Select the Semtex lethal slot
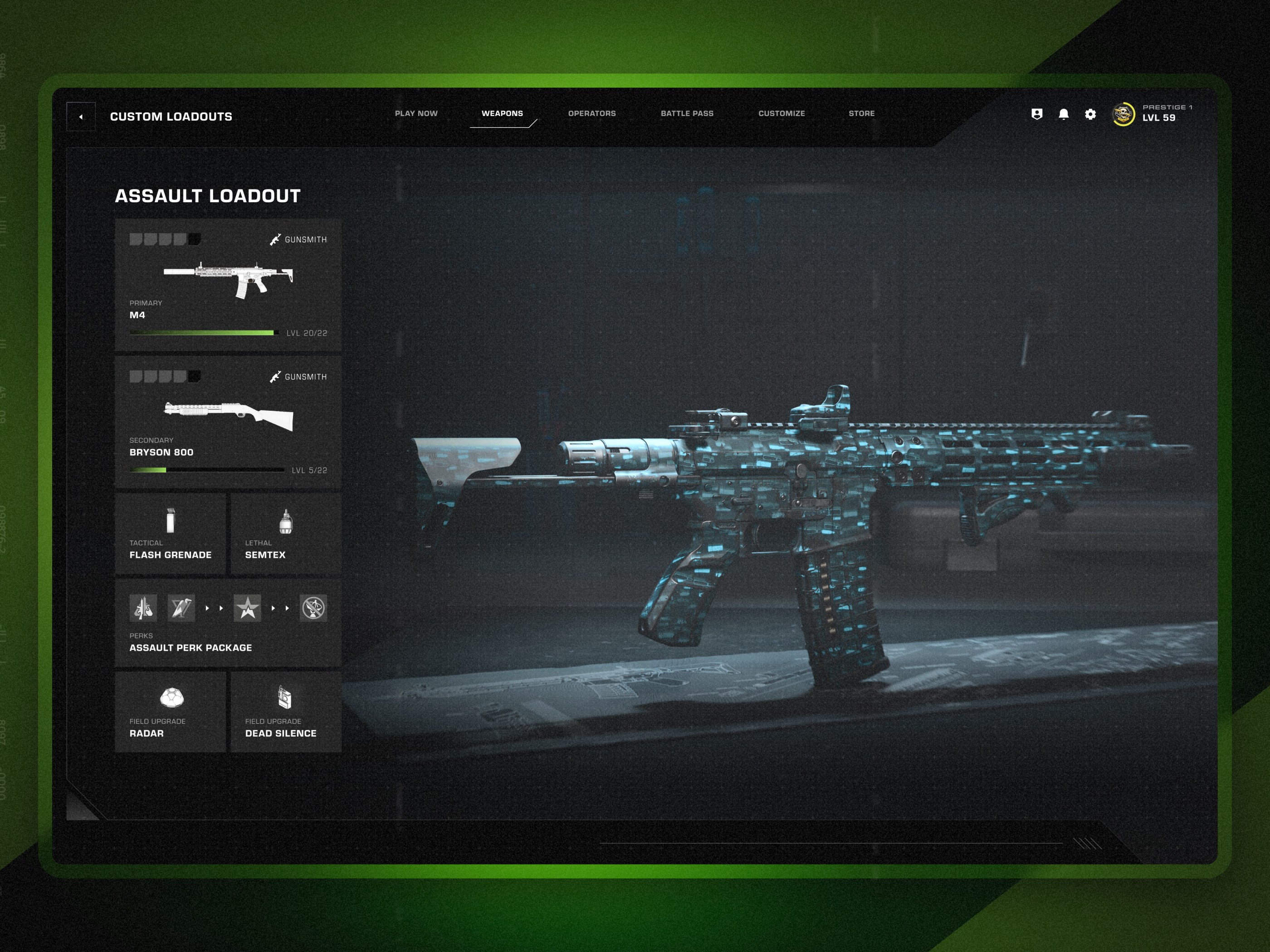This screenshot has height=952, width=1270. click(286, 534)
